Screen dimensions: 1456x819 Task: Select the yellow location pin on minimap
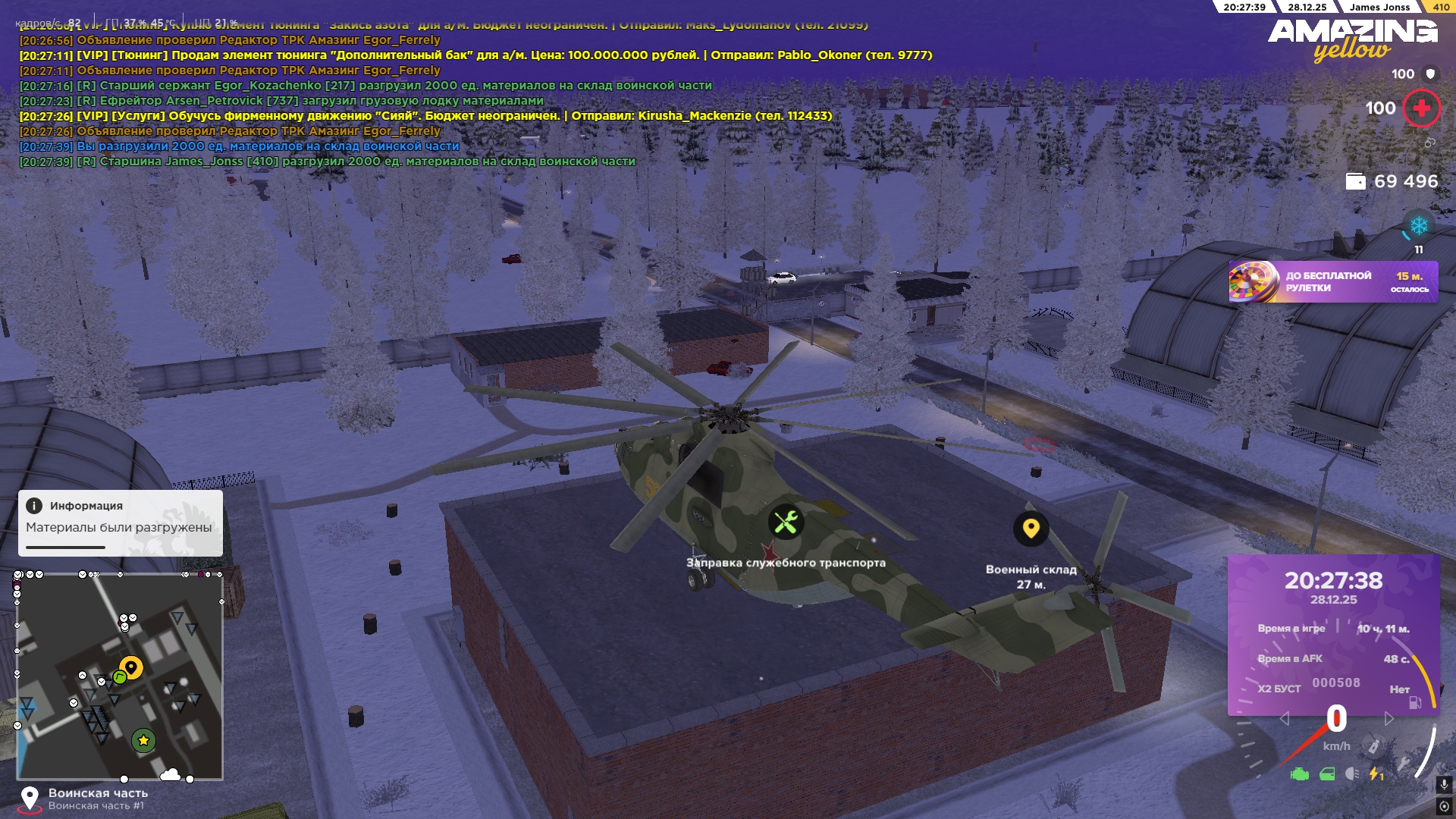pyautogui.click(x=131, y=667)
